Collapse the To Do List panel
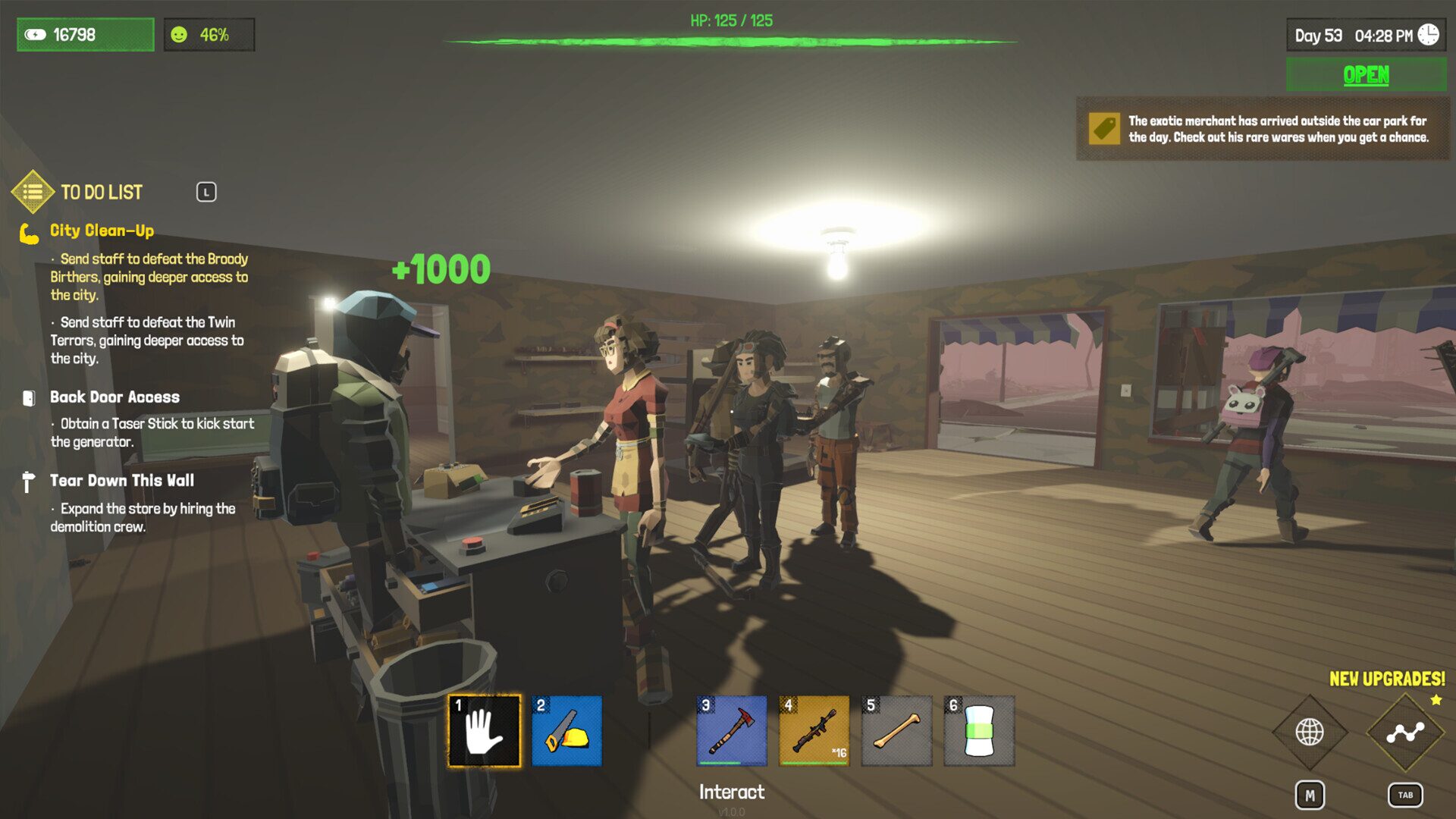This screenshot has width=1456, height=819. [207, 192]
